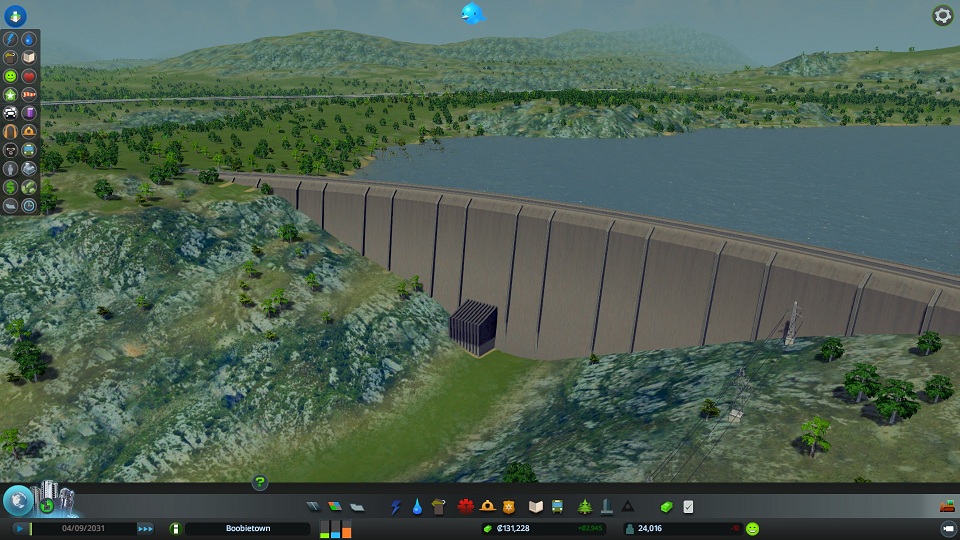Change simulation speed with the arrows button
This screenshot has width=960, height=540.
(146, 528)
